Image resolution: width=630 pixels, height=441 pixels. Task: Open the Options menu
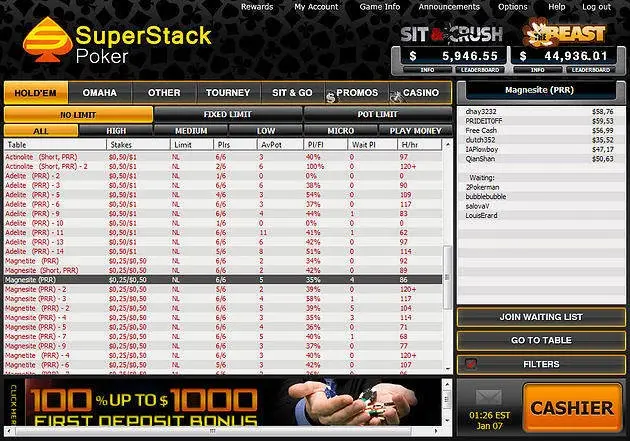point(513,7)
